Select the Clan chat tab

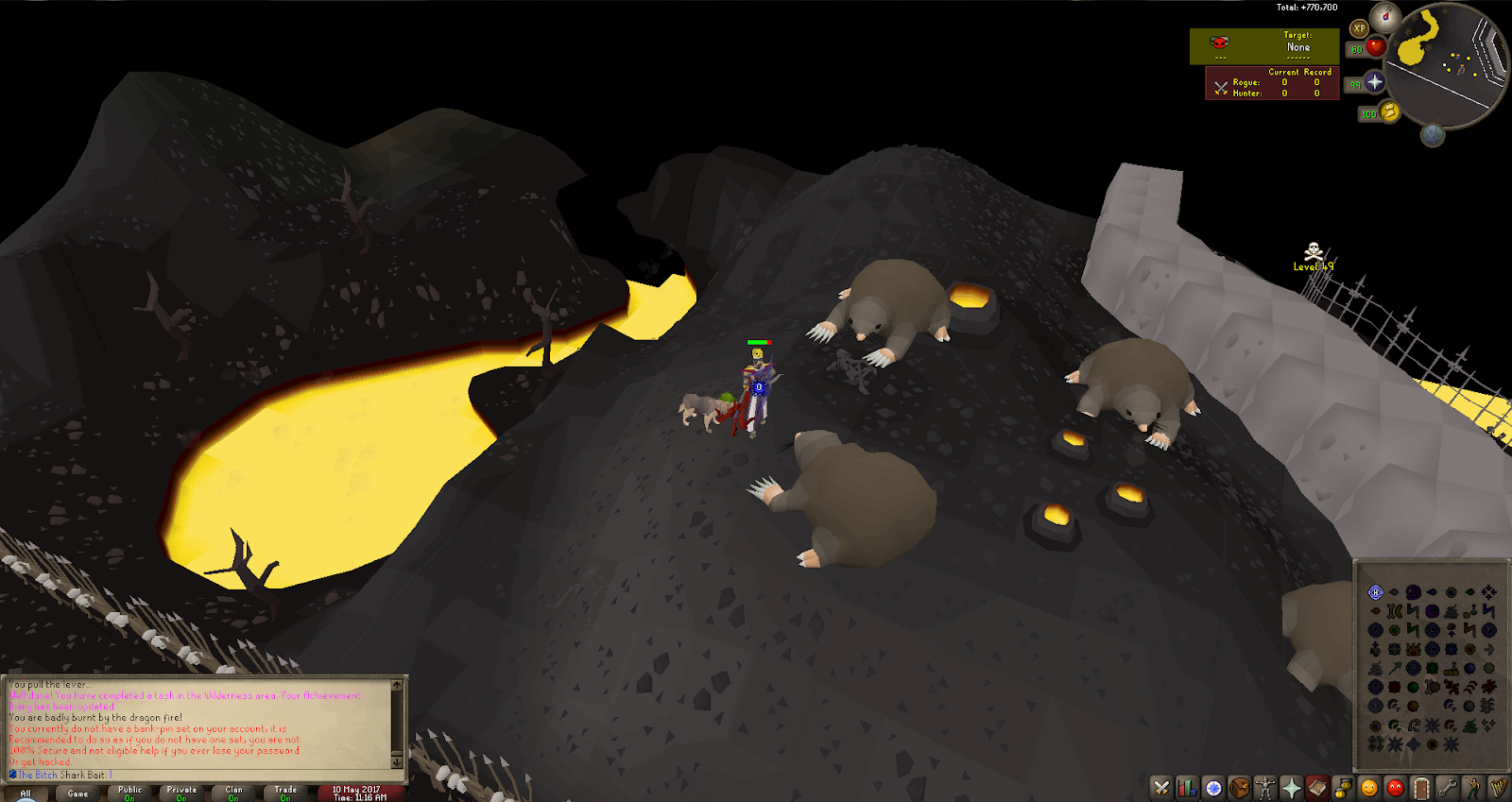point(233,793)
